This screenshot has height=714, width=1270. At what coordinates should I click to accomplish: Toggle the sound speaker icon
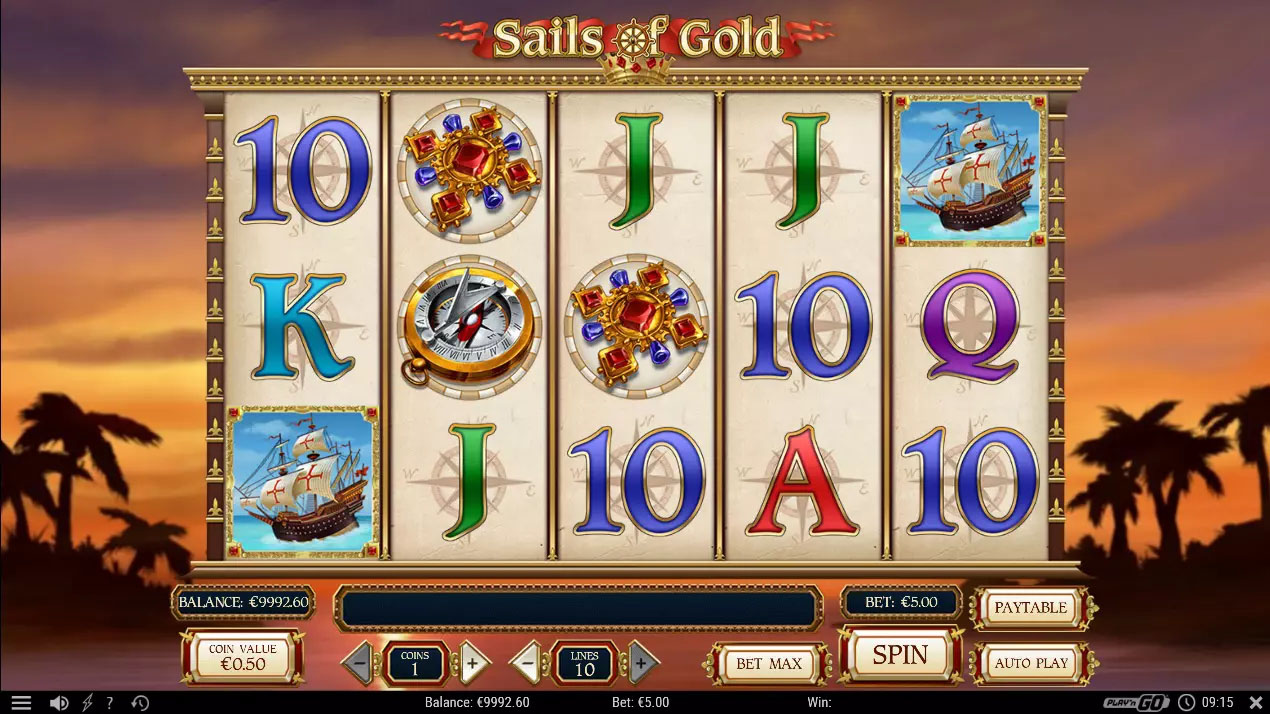tap(59, 703)
